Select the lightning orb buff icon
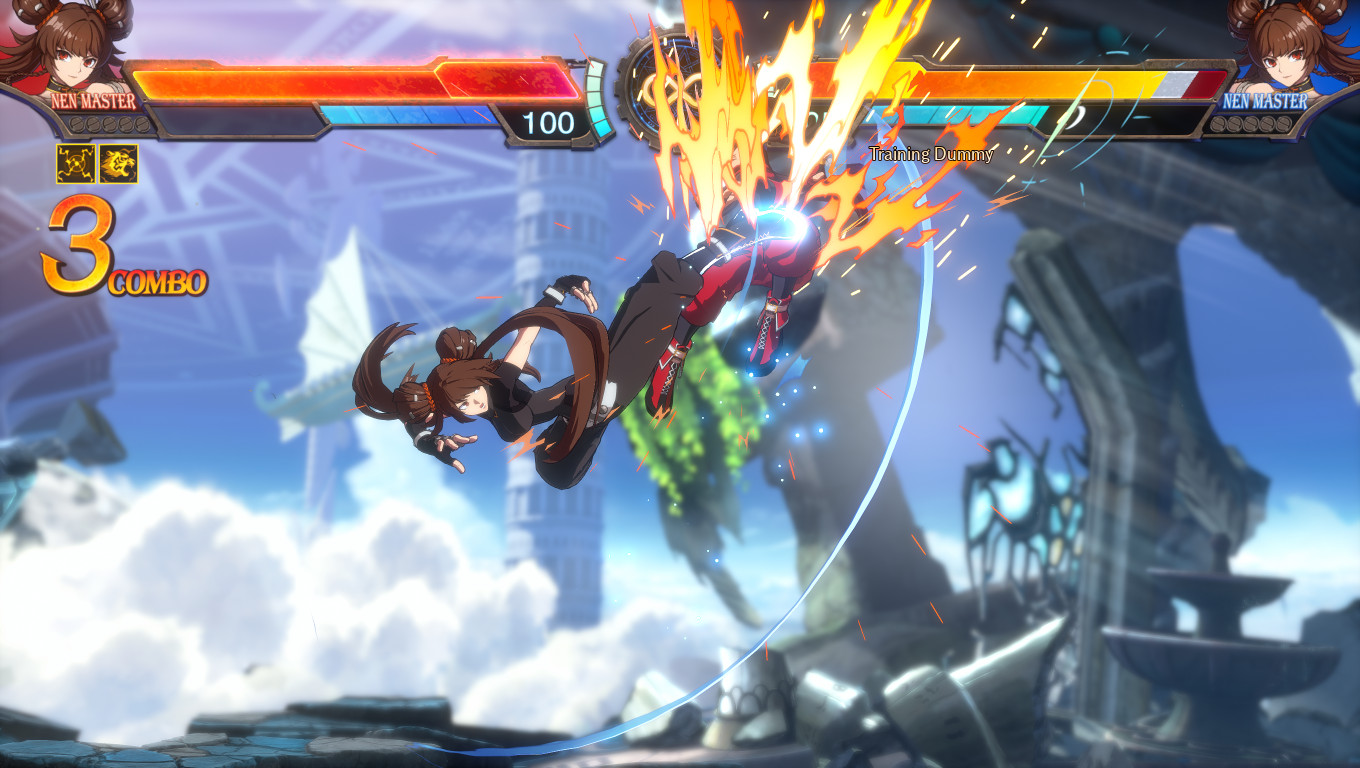This screenshot has width=1360, height=768. [x=75, y=163]
